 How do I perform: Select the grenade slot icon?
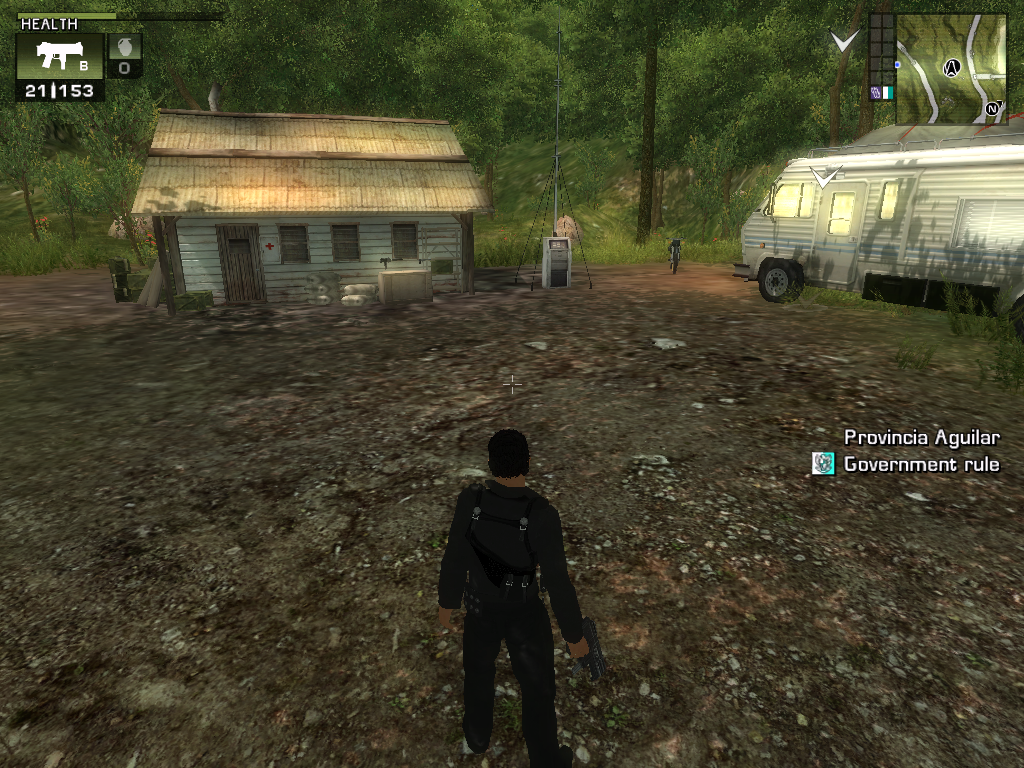(124, 56)
